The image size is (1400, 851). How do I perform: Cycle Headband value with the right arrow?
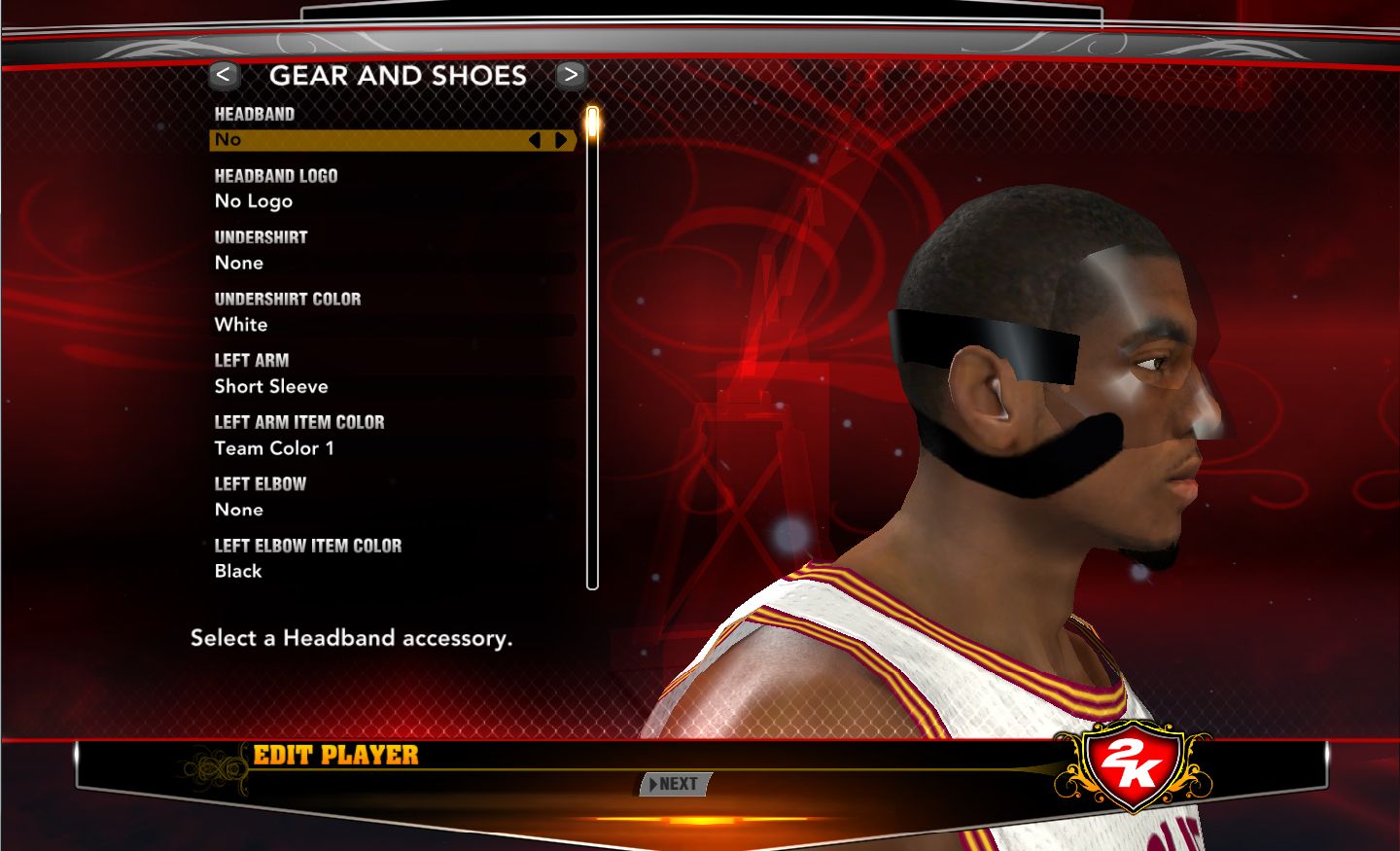[561, 140]
